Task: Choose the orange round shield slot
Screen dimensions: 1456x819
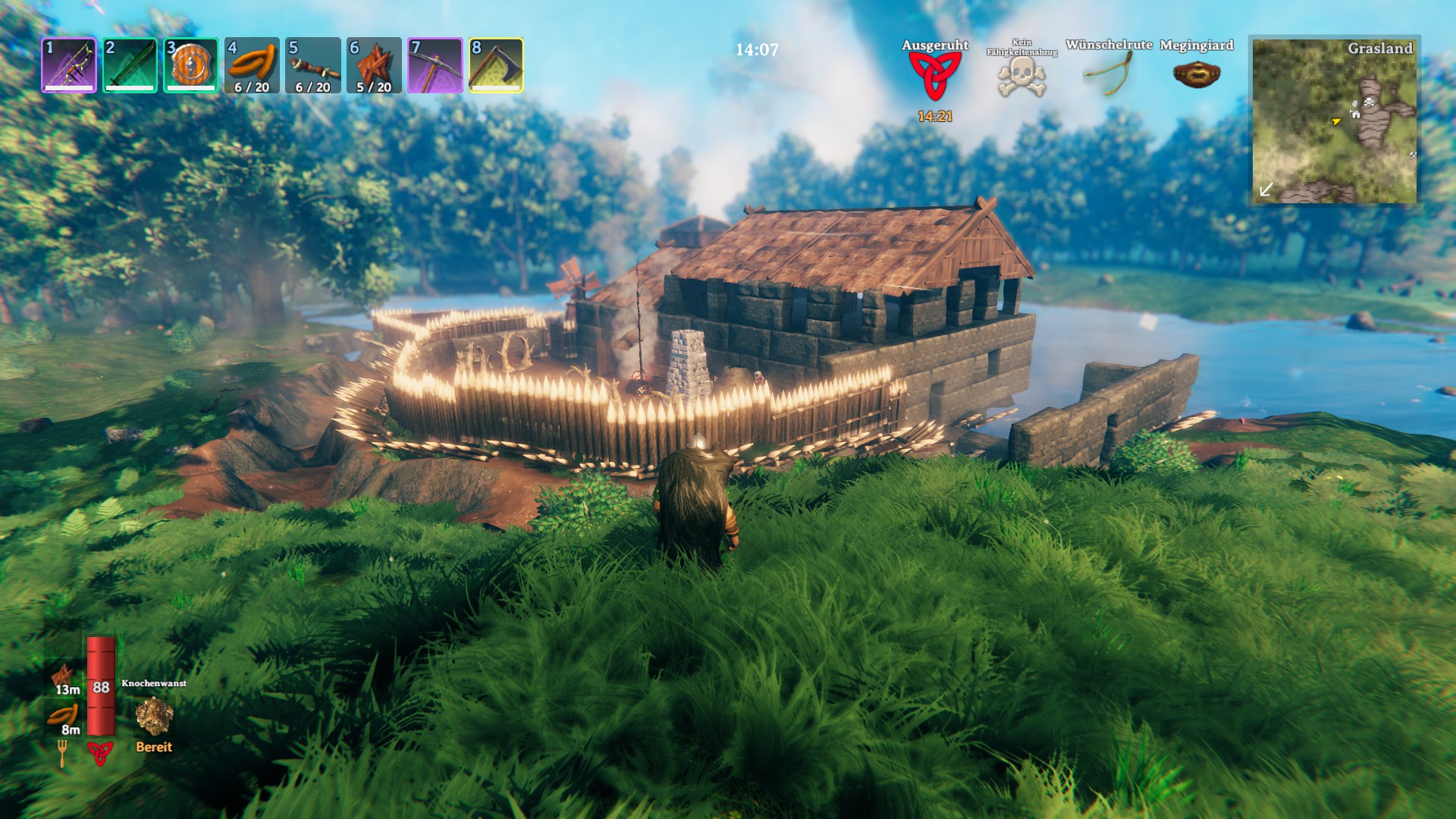Action: [191, 65]
